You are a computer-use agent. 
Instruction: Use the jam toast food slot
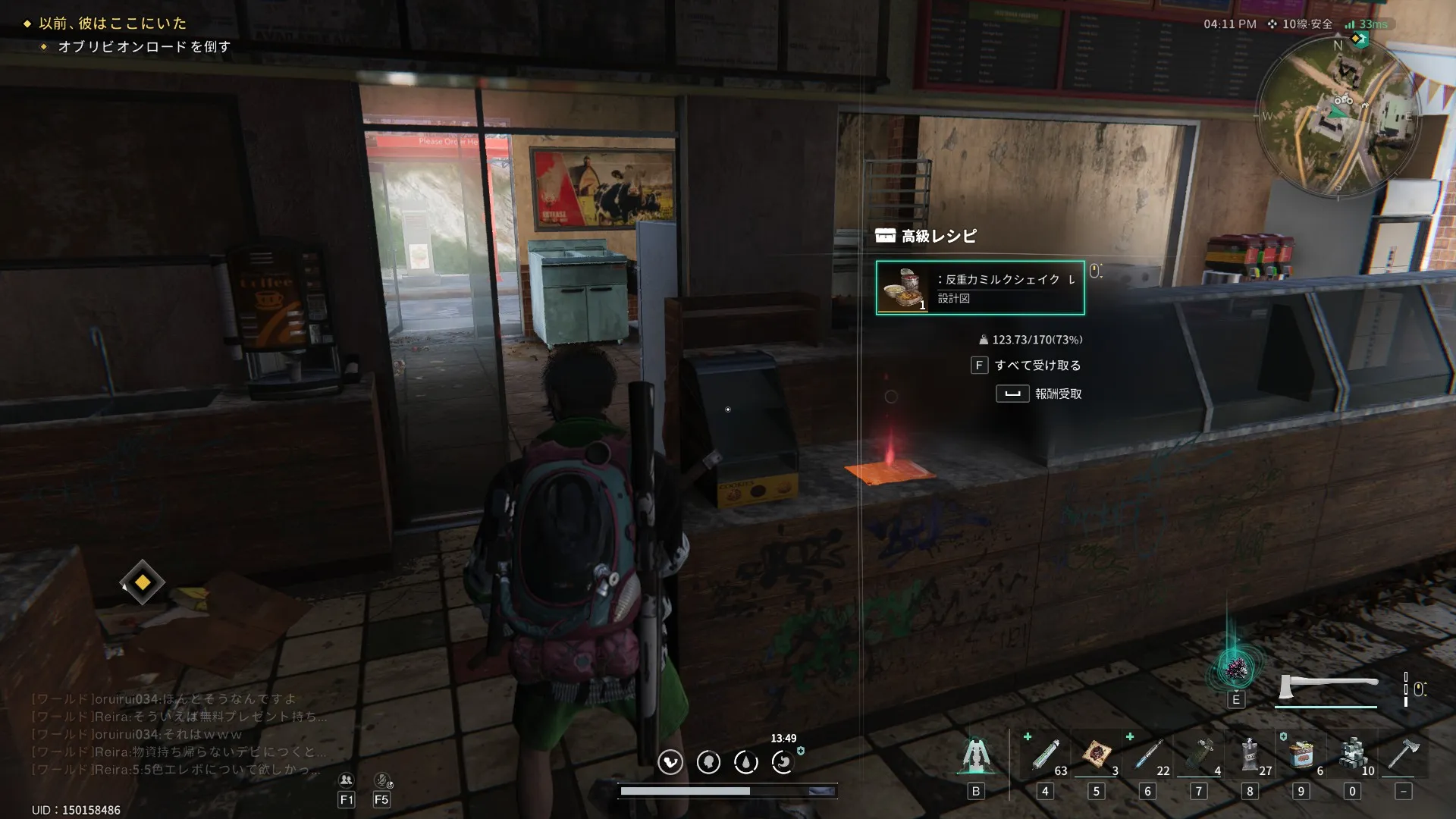pyautogui.click(x=1097, y=756)
